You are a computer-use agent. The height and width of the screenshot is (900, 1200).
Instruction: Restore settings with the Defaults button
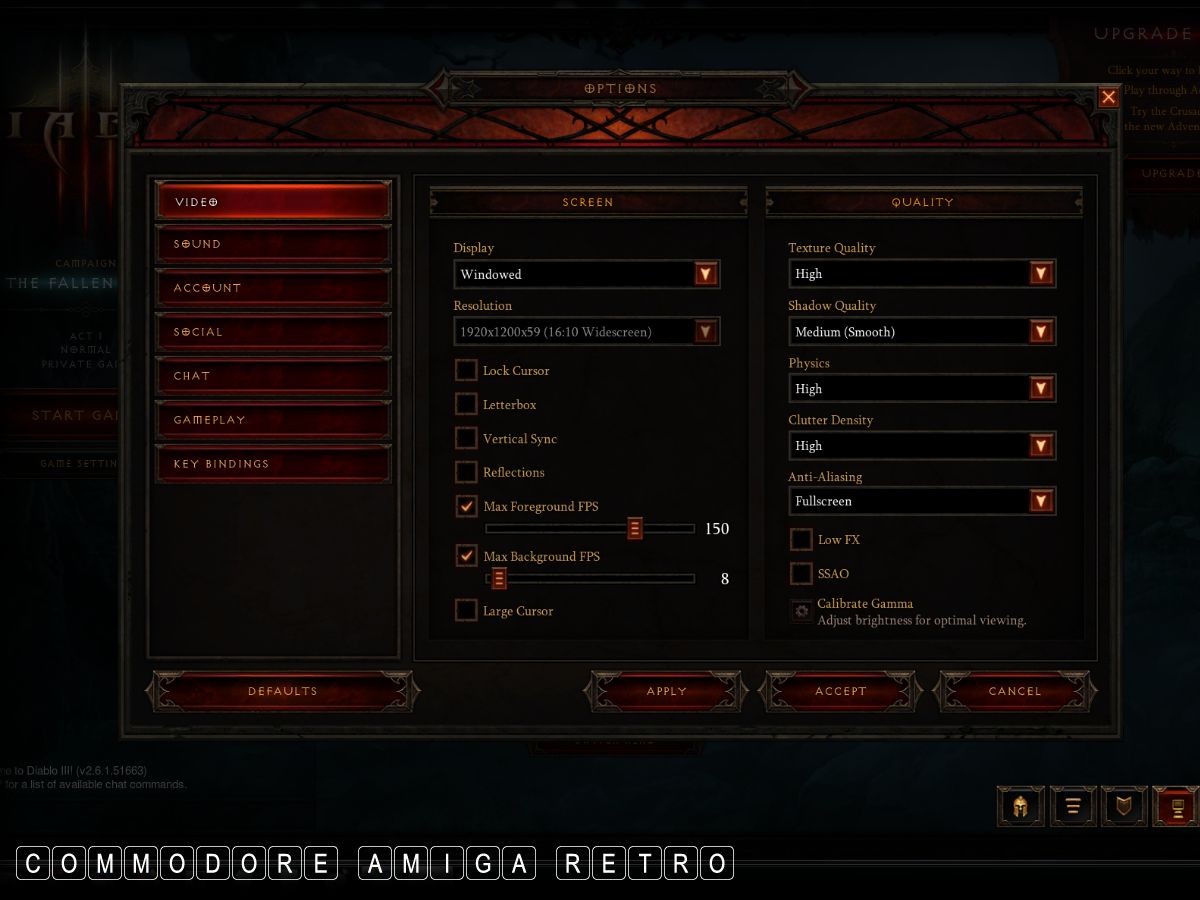coord(282,691)
